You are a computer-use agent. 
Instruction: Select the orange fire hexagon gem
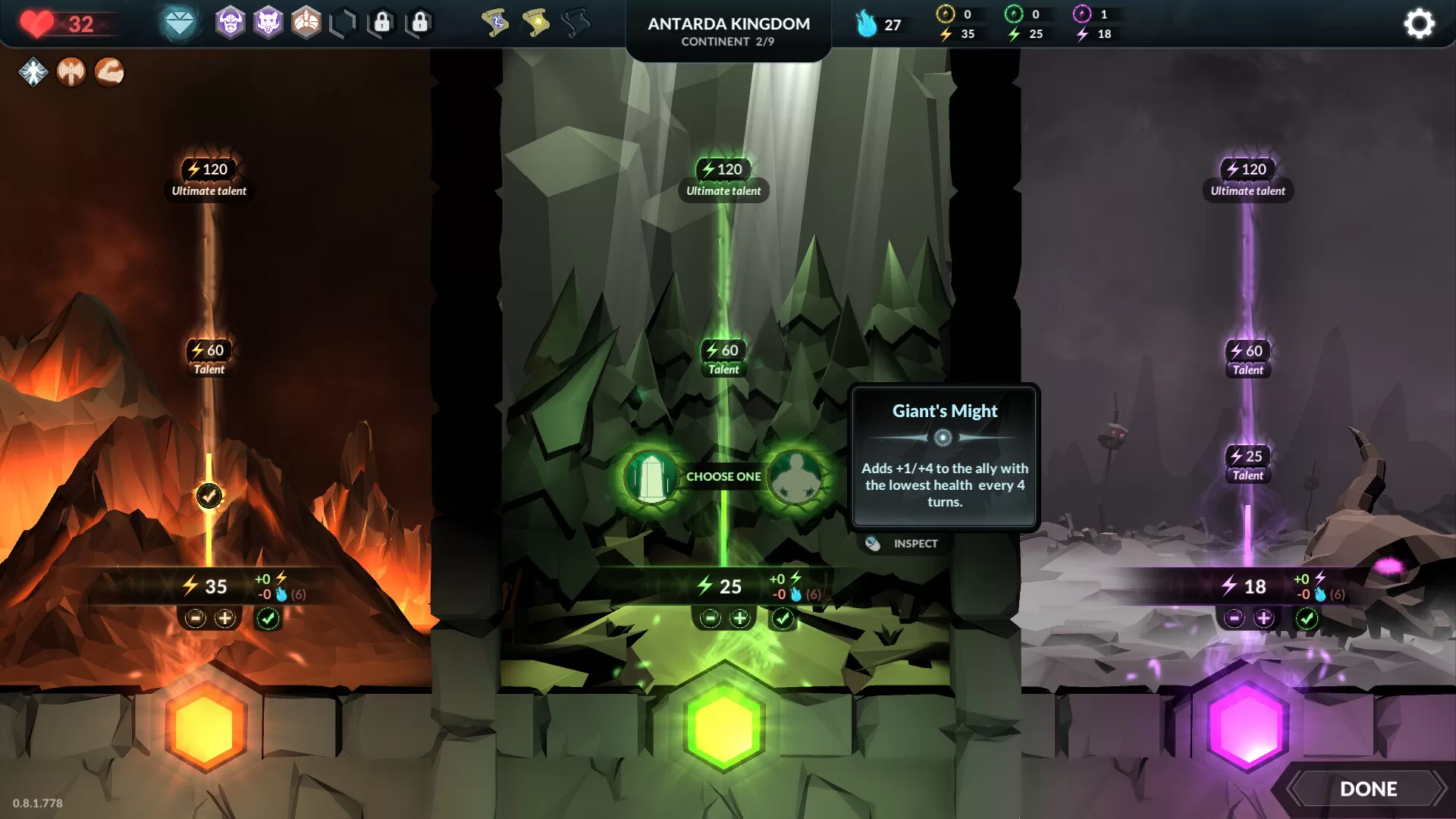(x=206, y=726)
